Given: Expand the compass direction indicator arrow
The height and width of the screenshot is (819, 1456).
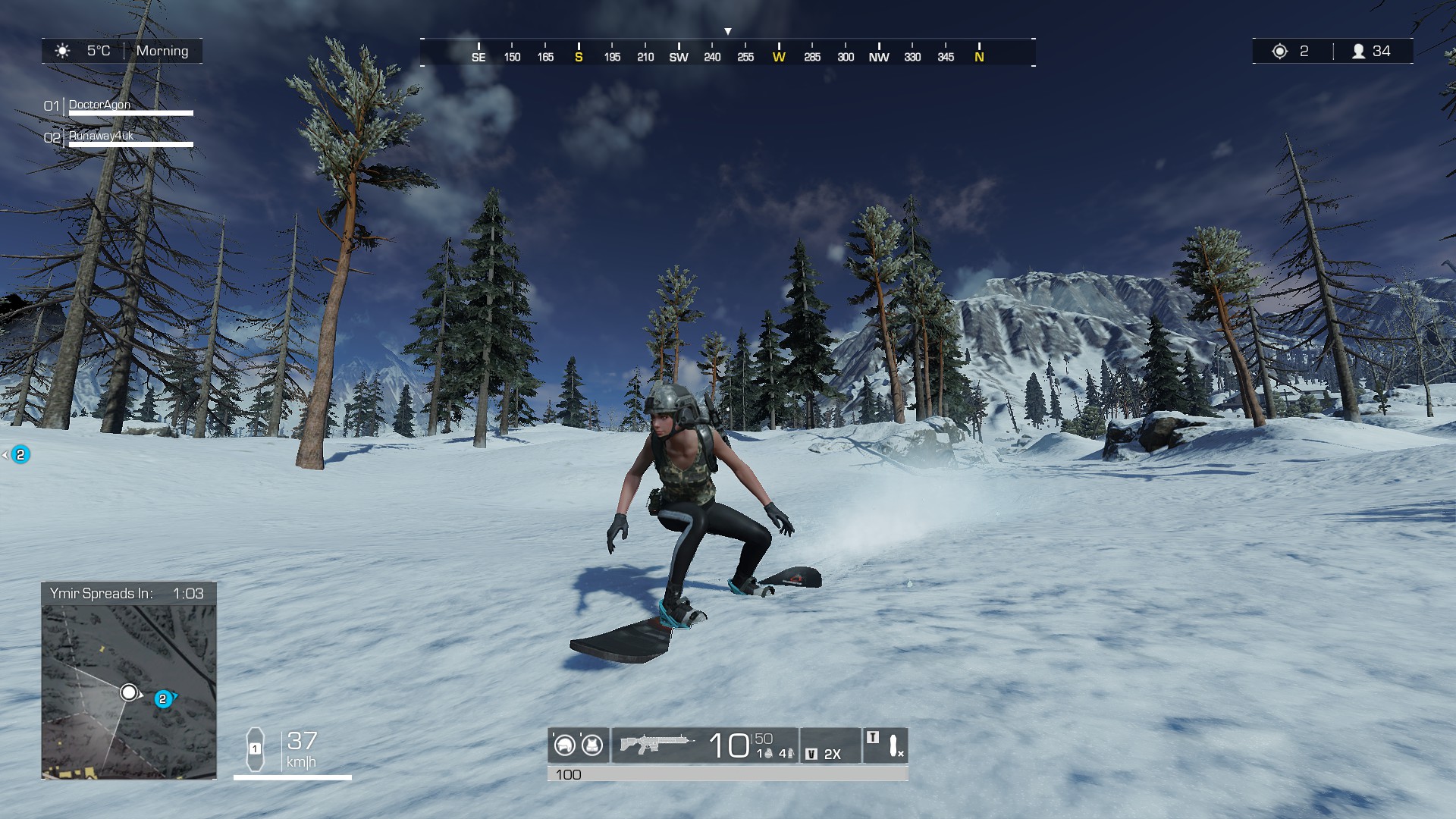Looking at the screenshot, I should (728, 30).
